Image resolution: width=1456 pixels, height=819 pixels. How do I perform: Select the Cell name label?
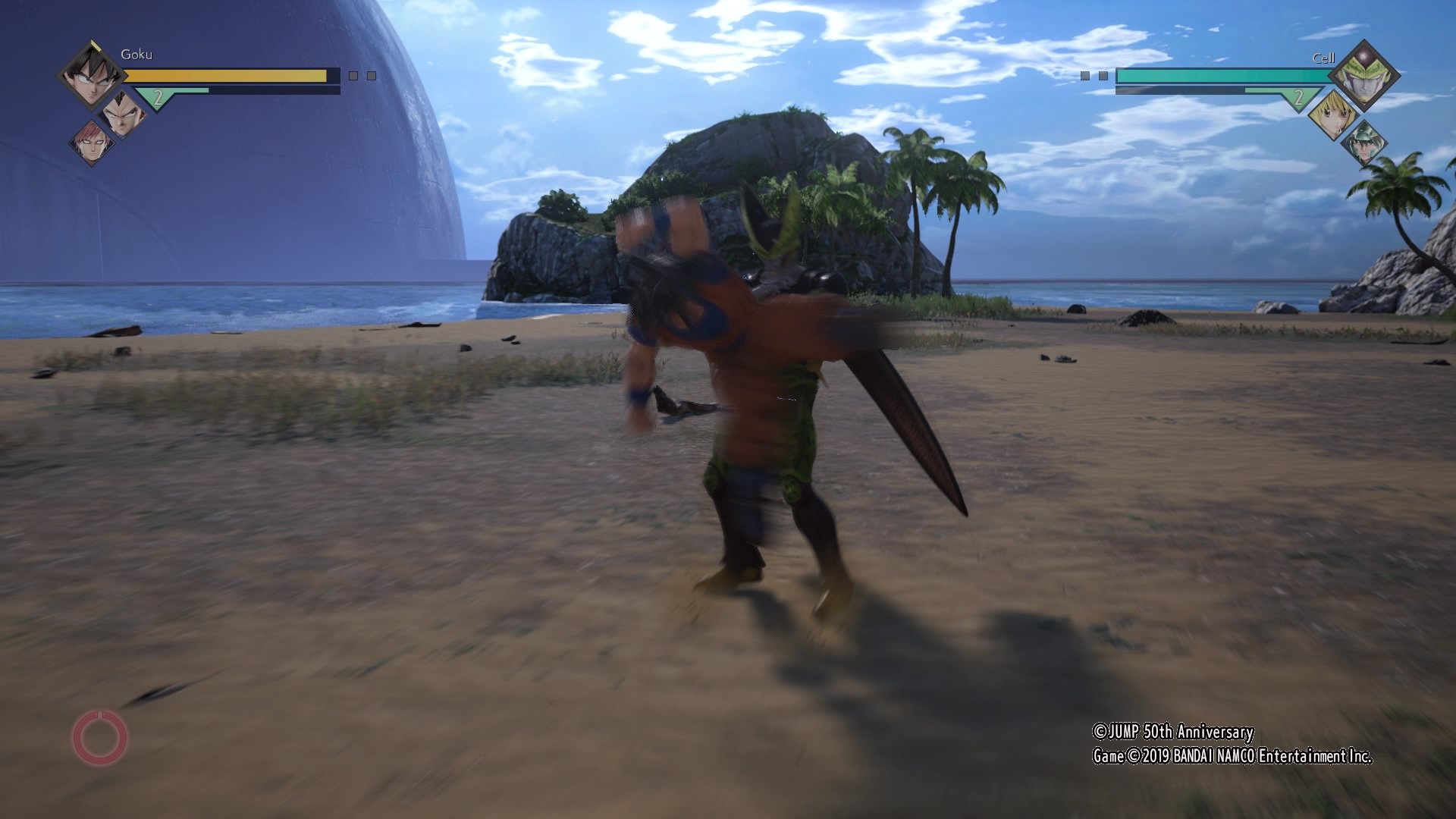pyautogui.click(x=1323, y=58)
